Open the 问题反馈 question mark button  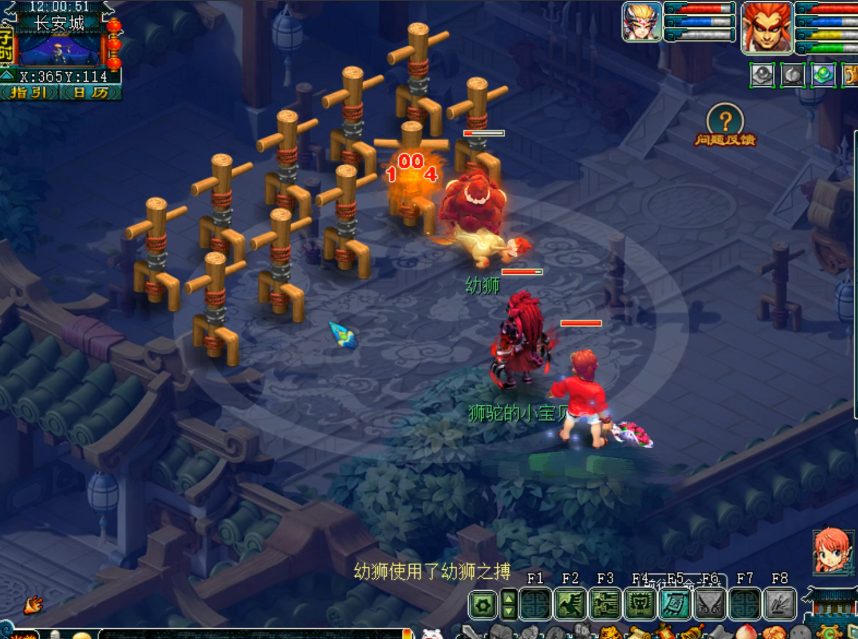coord(726,121)
